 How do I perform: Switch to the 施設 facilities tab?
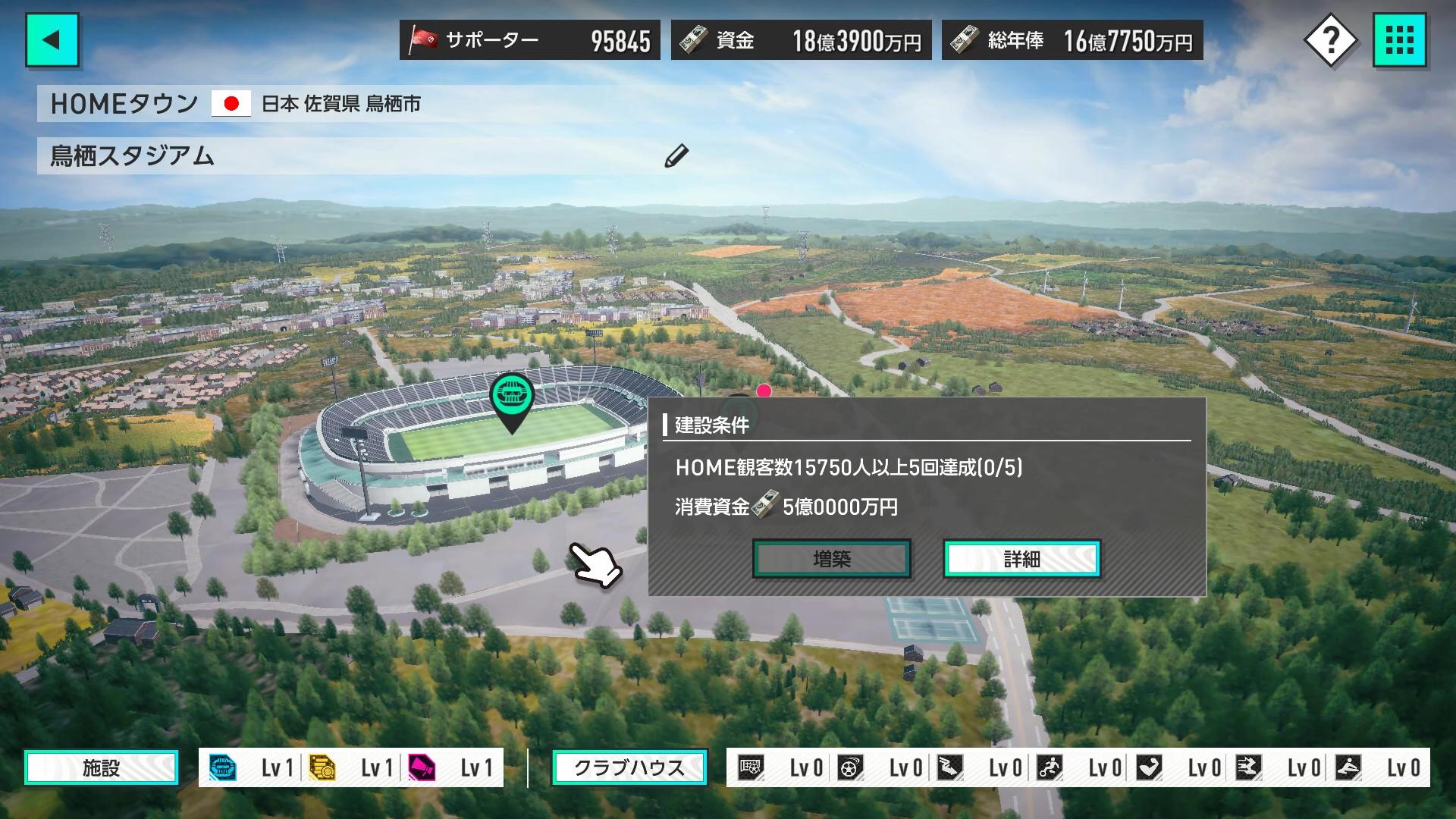(x=101, y=767)
